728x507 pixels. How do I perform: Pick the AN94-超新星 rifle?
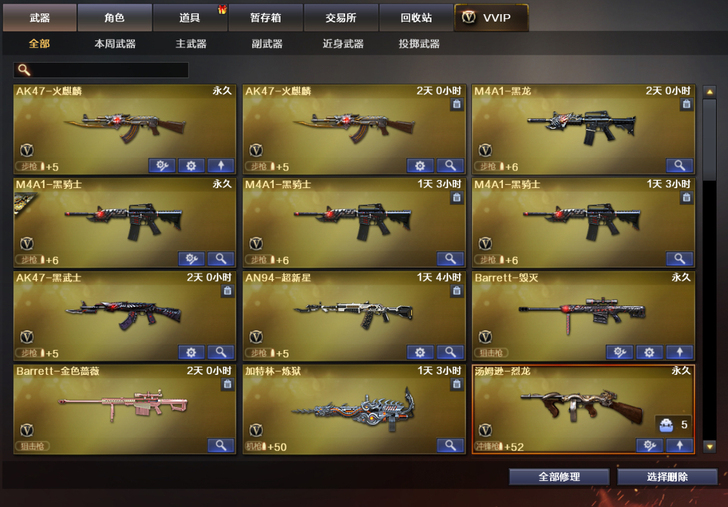(x=353, y=313)
